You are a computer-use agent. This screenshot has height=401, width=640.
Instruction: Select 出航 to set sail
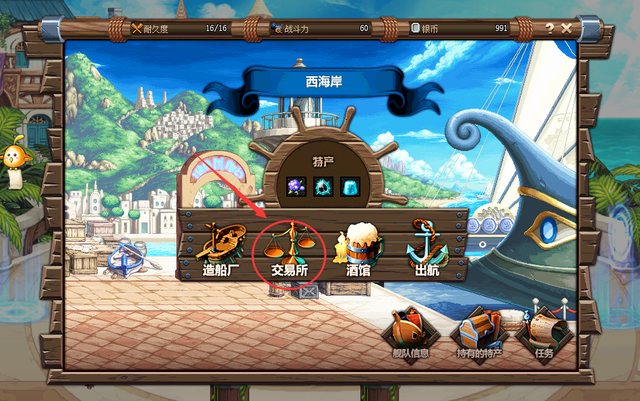pyautogui.click(x=428, y=249)
